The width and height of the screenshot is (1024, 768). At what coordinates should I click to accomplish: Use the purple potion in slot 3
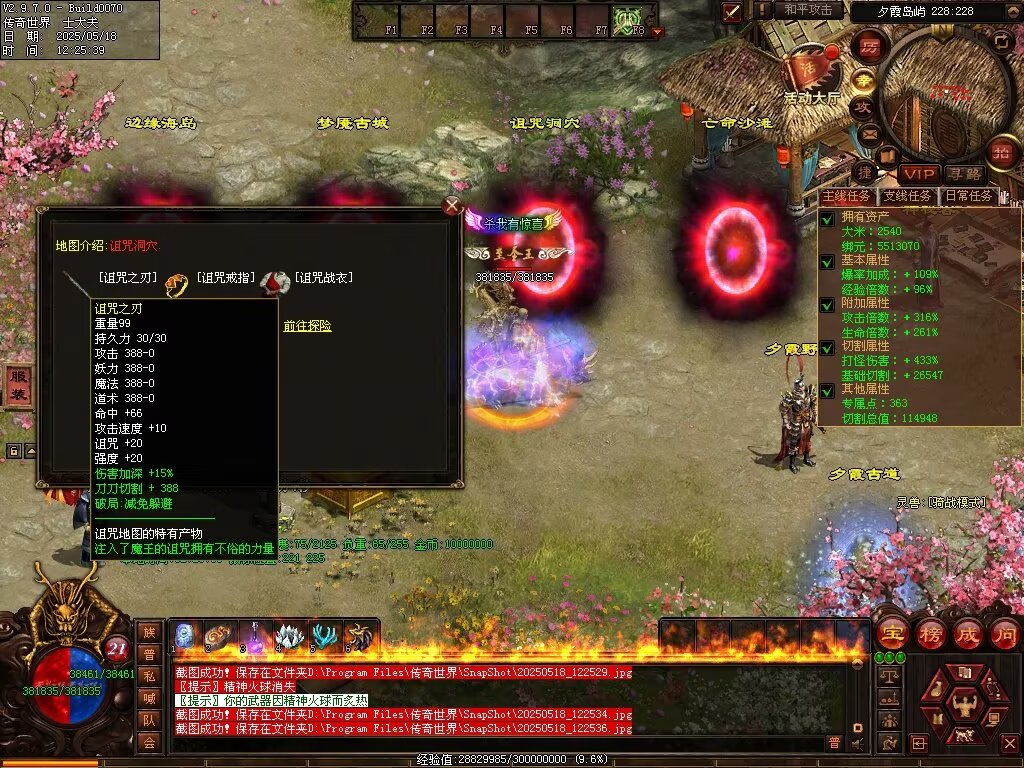coord(256,636)
